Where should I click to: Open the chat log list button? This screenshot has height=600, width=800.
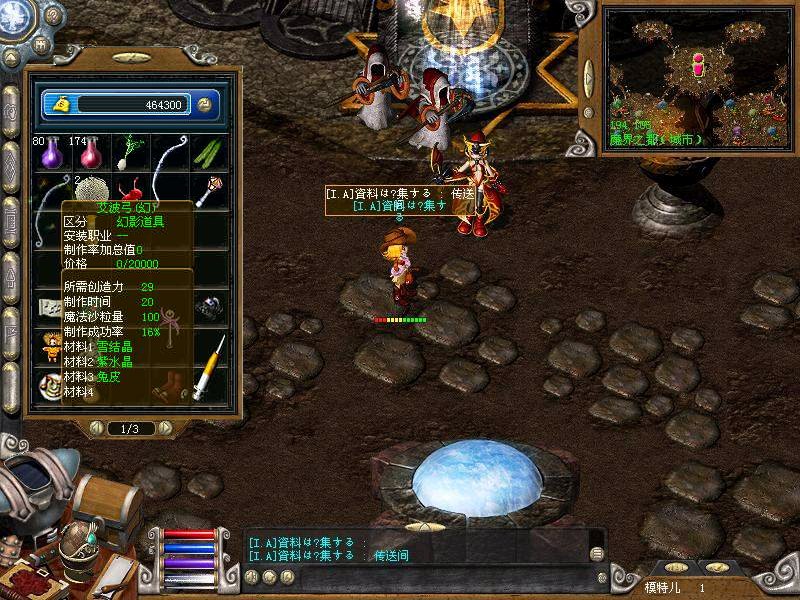(x=597, y=553)
